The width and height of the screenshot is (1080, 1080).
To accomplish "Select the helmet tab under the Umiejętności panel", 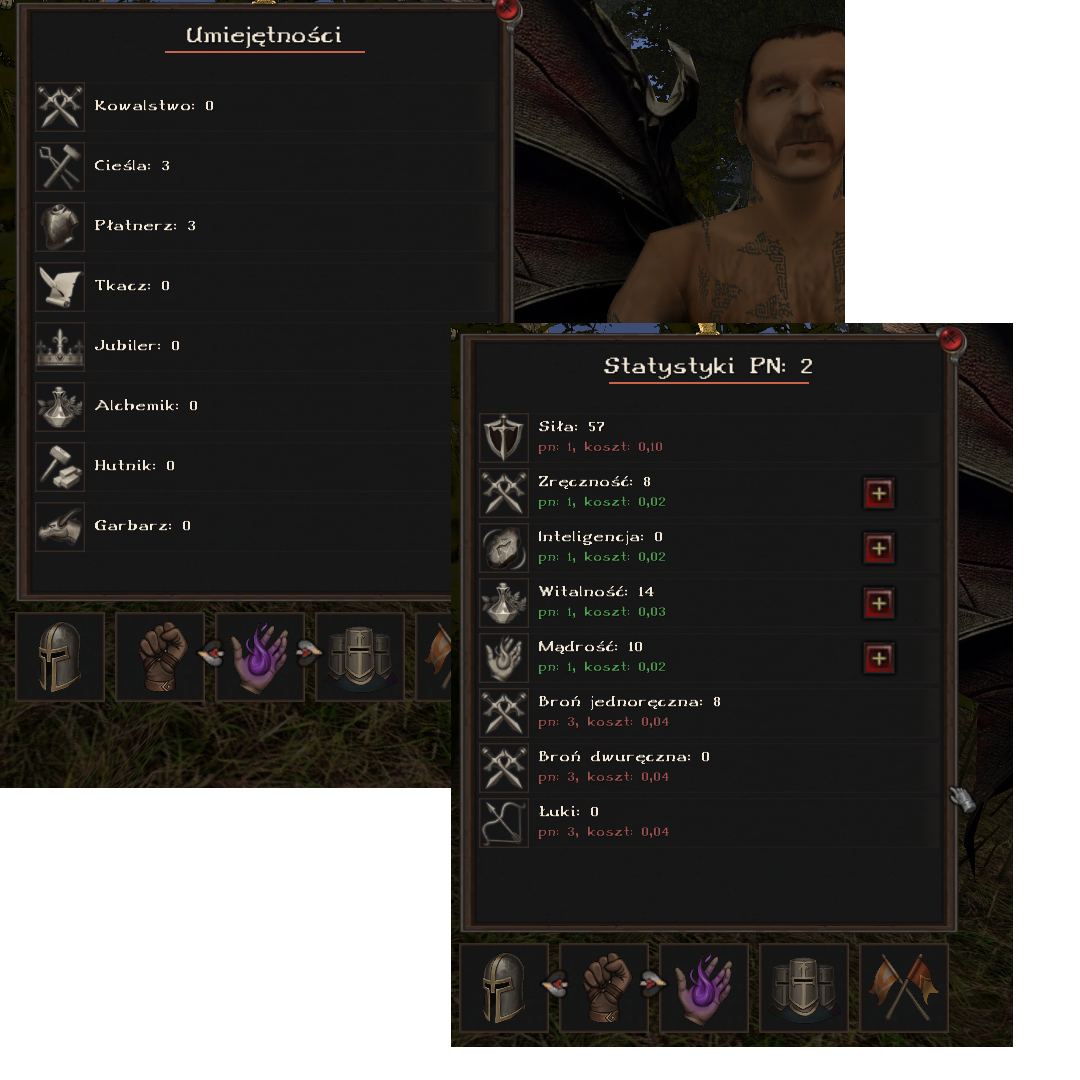I will (x=60, y=656).
